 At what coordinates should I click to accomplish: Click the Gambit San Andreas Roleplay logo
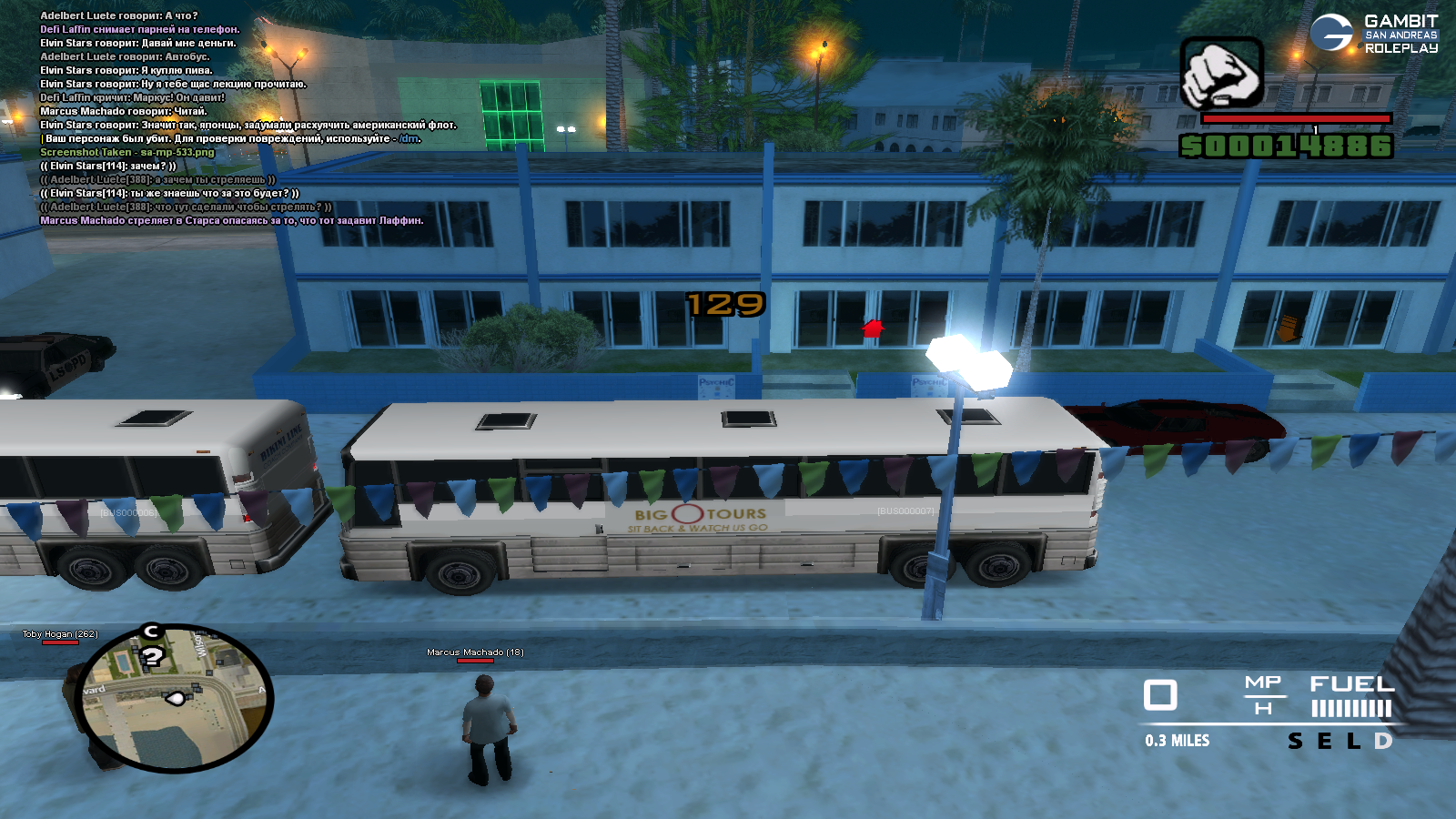(x=1373, y=34)
